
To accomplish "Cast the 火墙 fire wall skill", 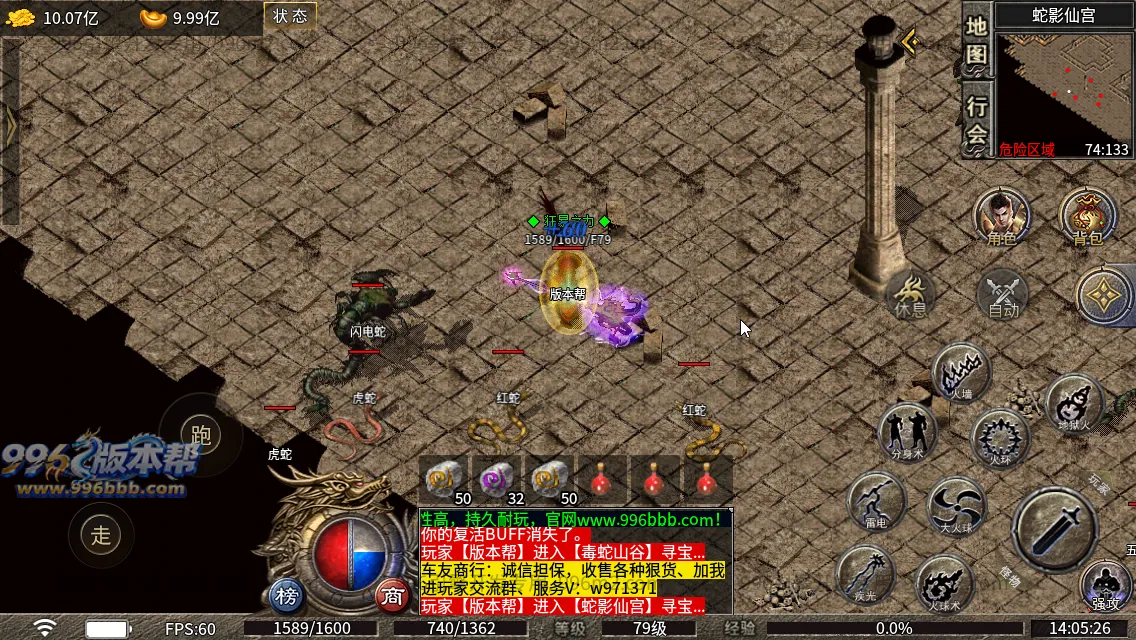I will point(961,373).
